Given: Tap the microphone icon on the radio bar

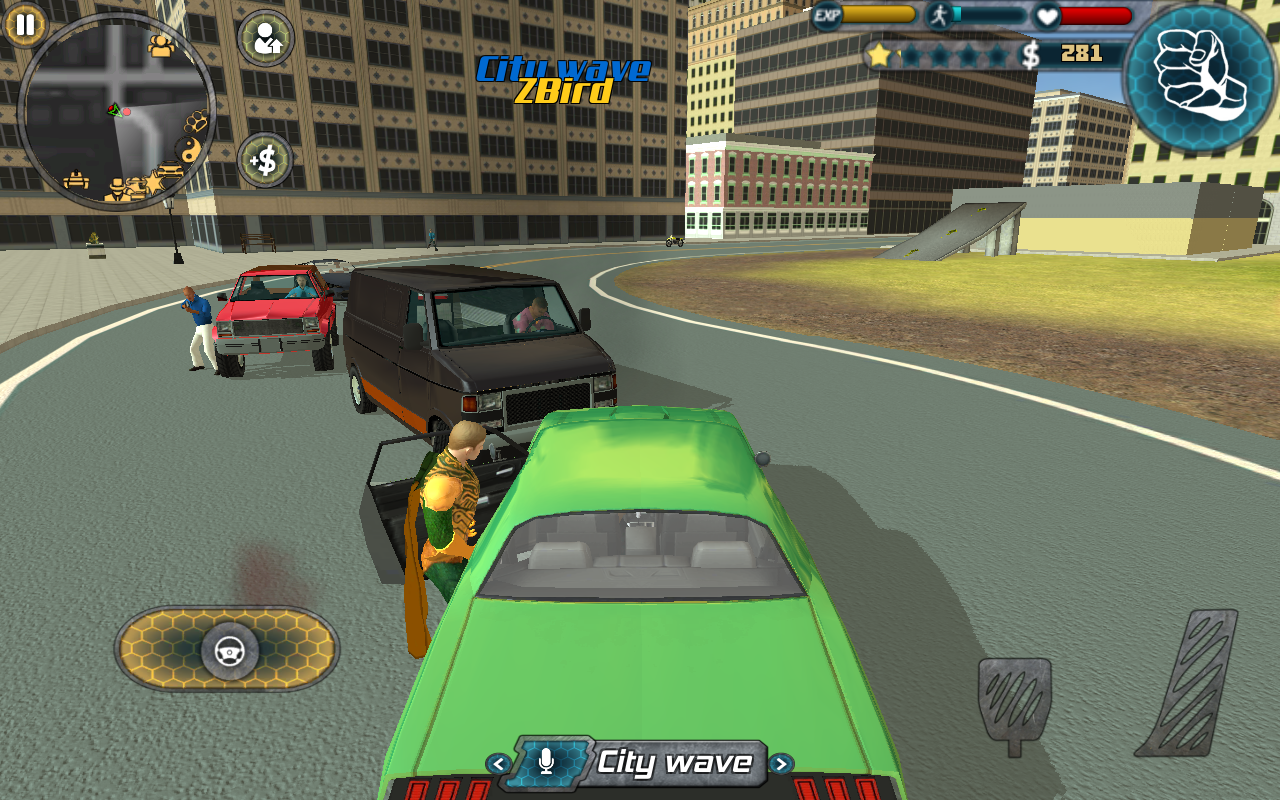Looking at the screenshot, I should (545, 763).
